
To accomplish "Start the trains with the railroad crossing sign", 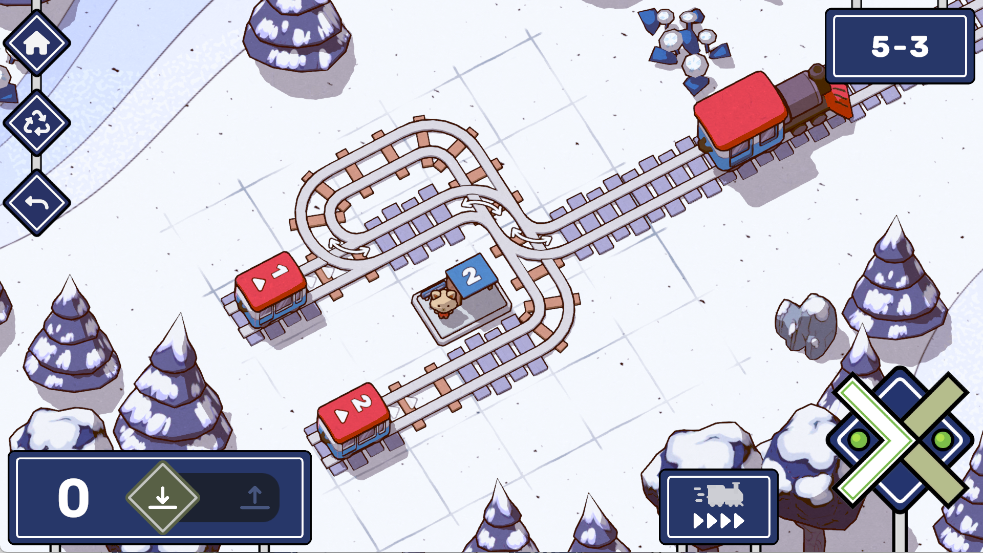I will coord(900,440).
